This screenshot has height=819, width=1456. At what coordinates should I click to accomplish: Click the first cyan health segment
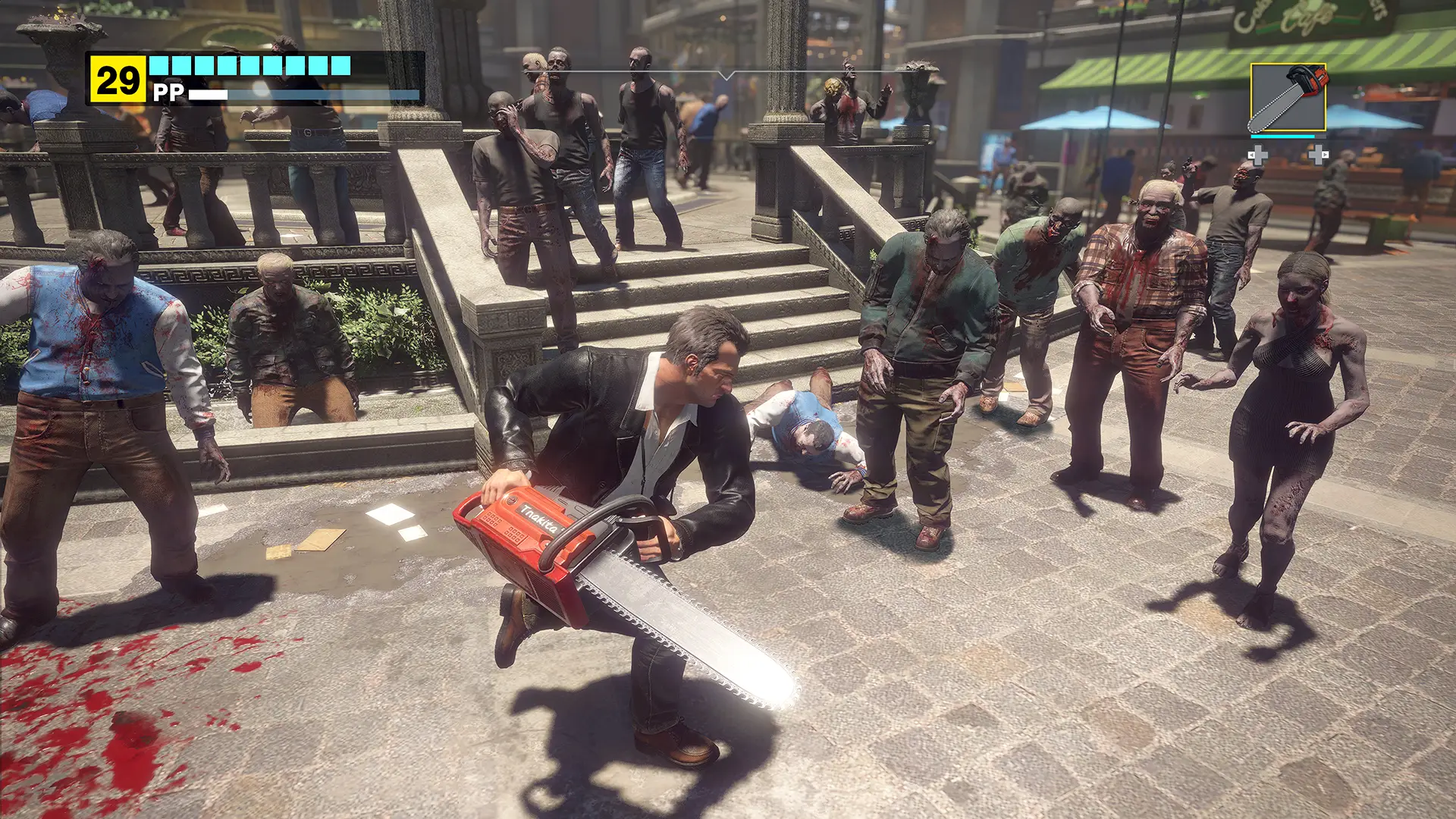(x=158, y=64)
